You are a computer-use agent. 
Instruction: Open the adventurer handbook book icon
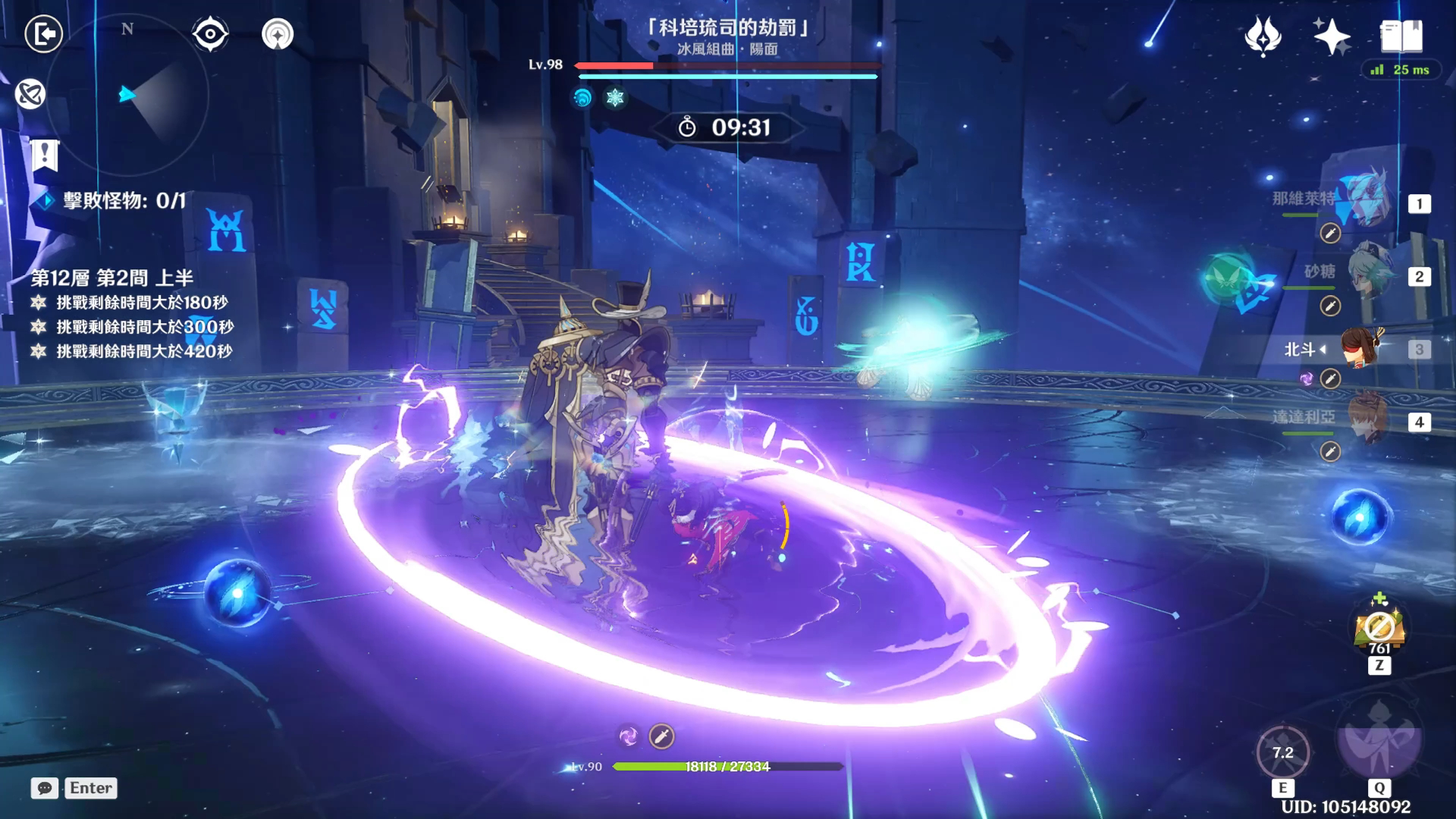1401,36
